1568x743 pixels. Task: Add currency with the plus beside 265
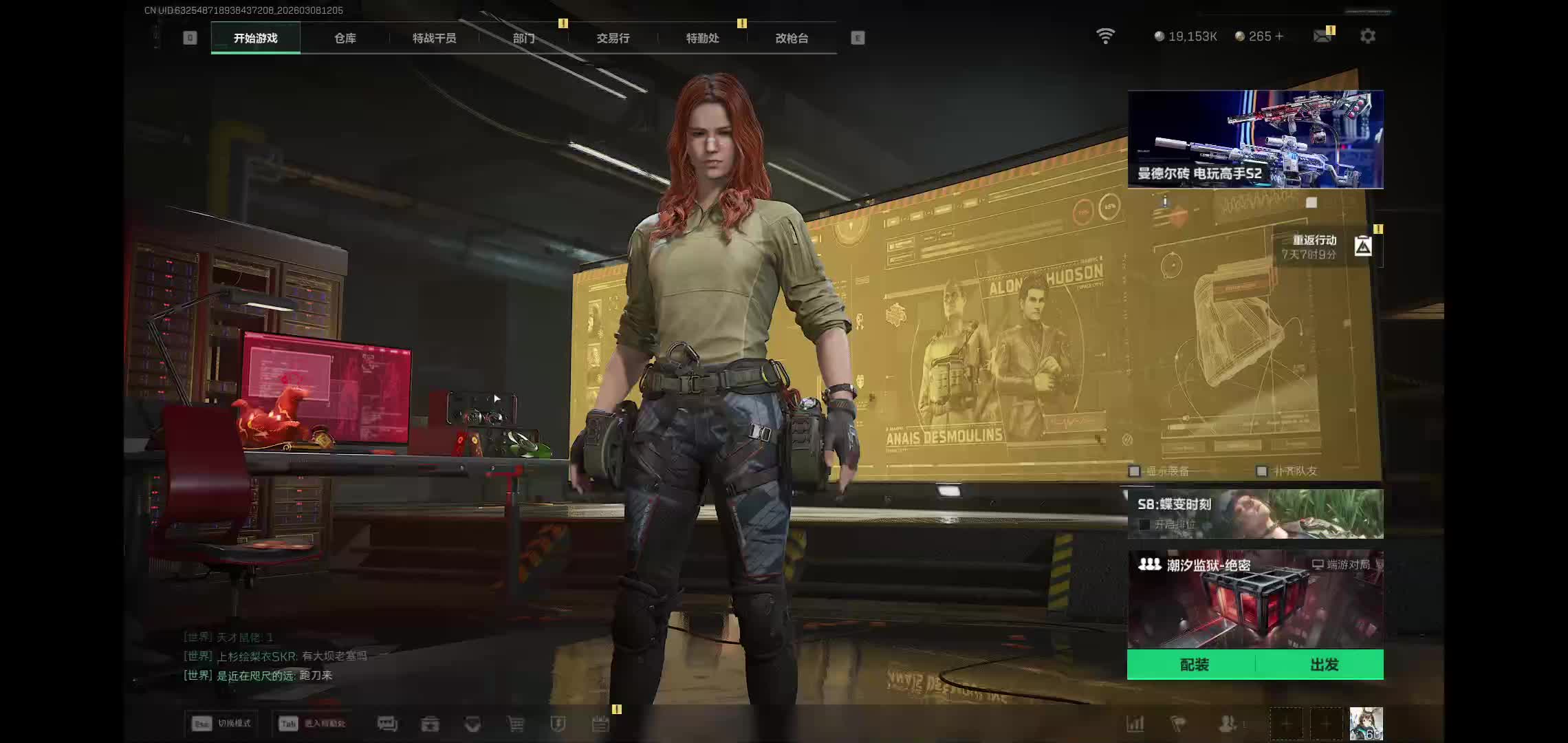[1279, 36]
